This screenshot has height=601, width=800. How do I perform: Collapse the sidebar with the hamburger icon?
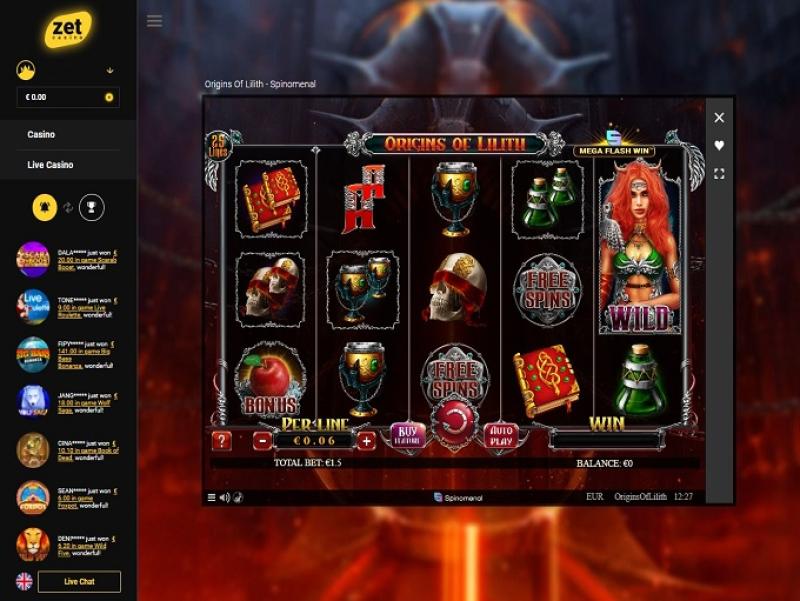click(x=154, y=21)
